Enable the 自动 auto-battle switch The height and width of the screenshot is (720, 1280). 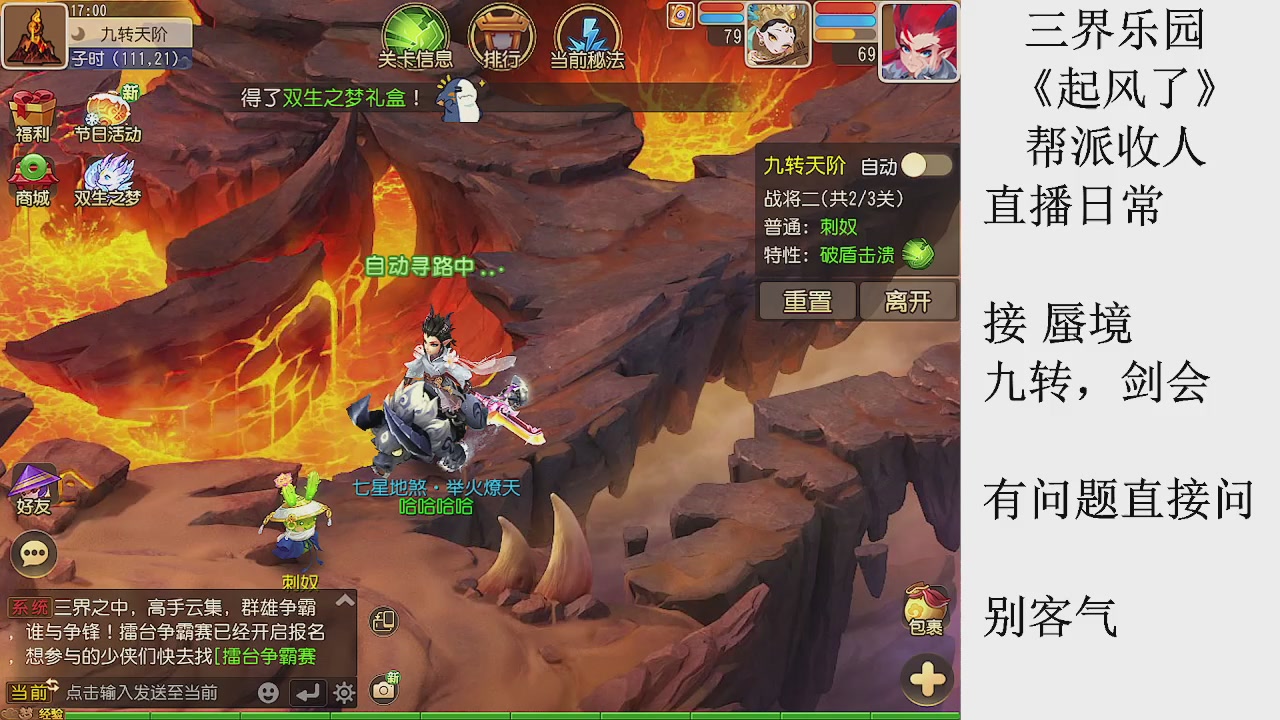(x=925, y=166)
